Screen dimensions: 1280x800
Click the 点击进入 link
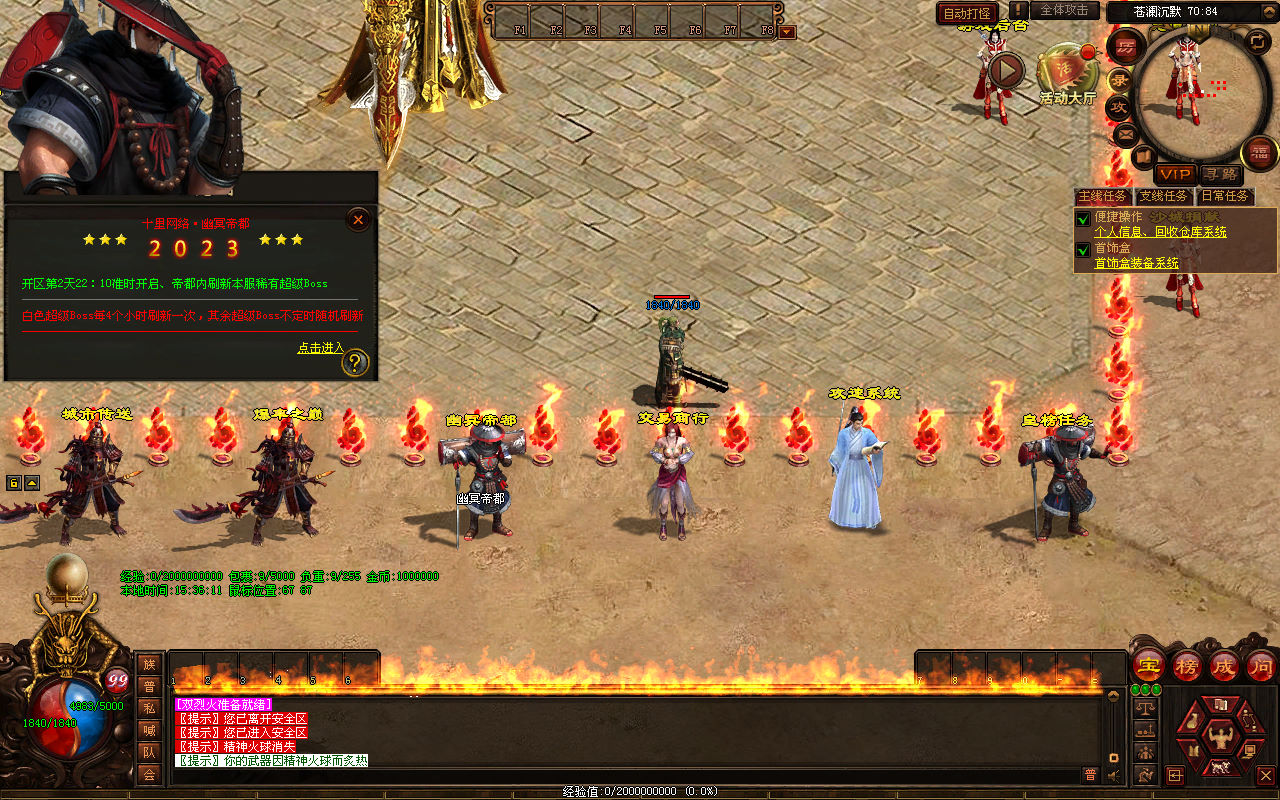[x=320, y=348]
